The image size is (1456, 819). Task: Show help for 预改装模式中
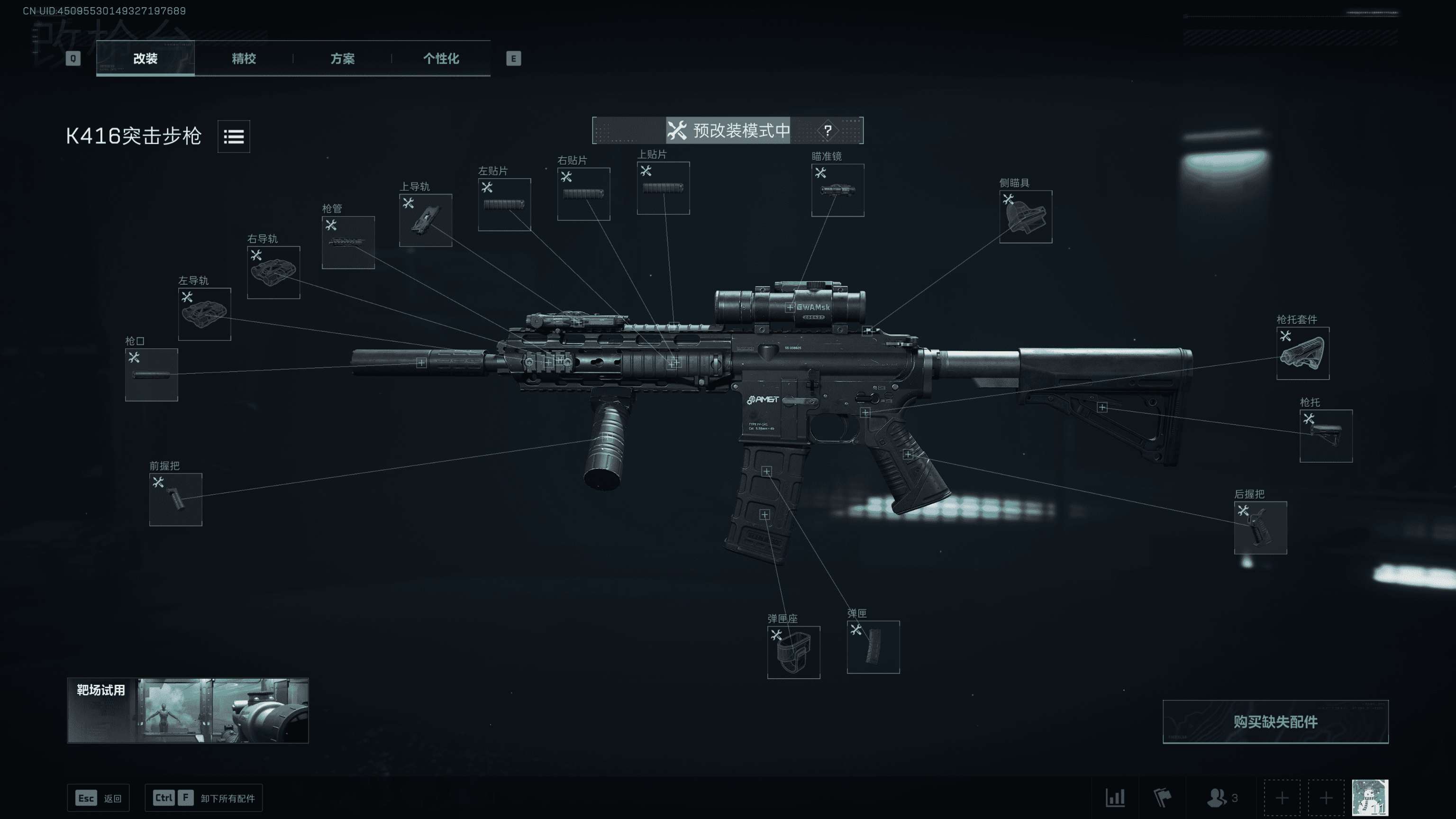tap(828, 130)
